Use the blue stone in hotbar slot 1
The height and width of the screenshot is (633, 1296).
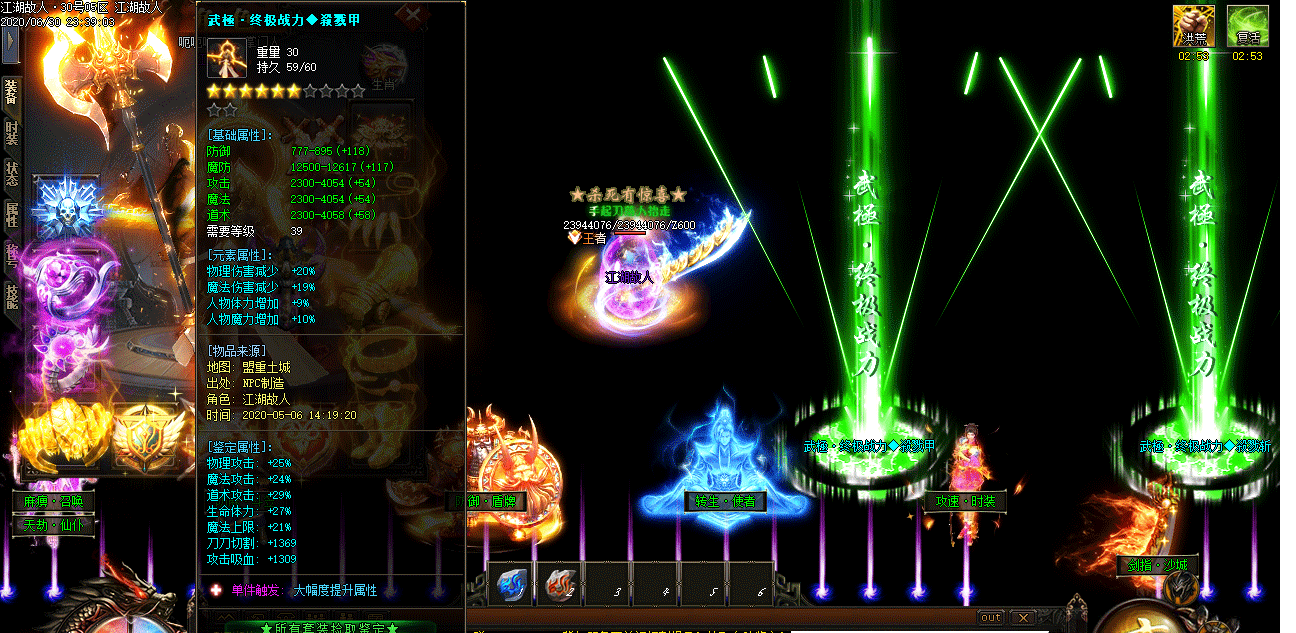pos(512,585)
